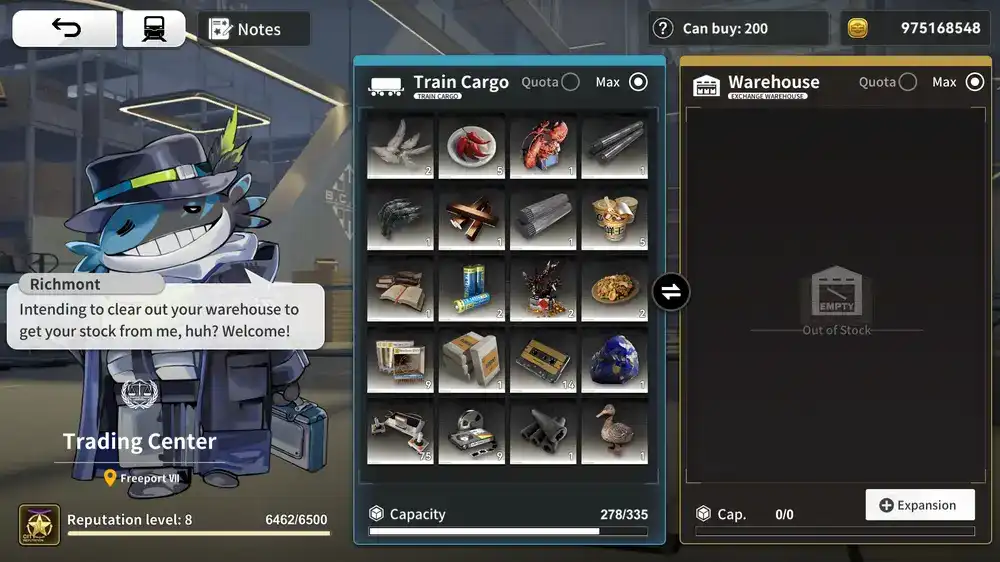Go back with the return arrow button

pos(65,29)
